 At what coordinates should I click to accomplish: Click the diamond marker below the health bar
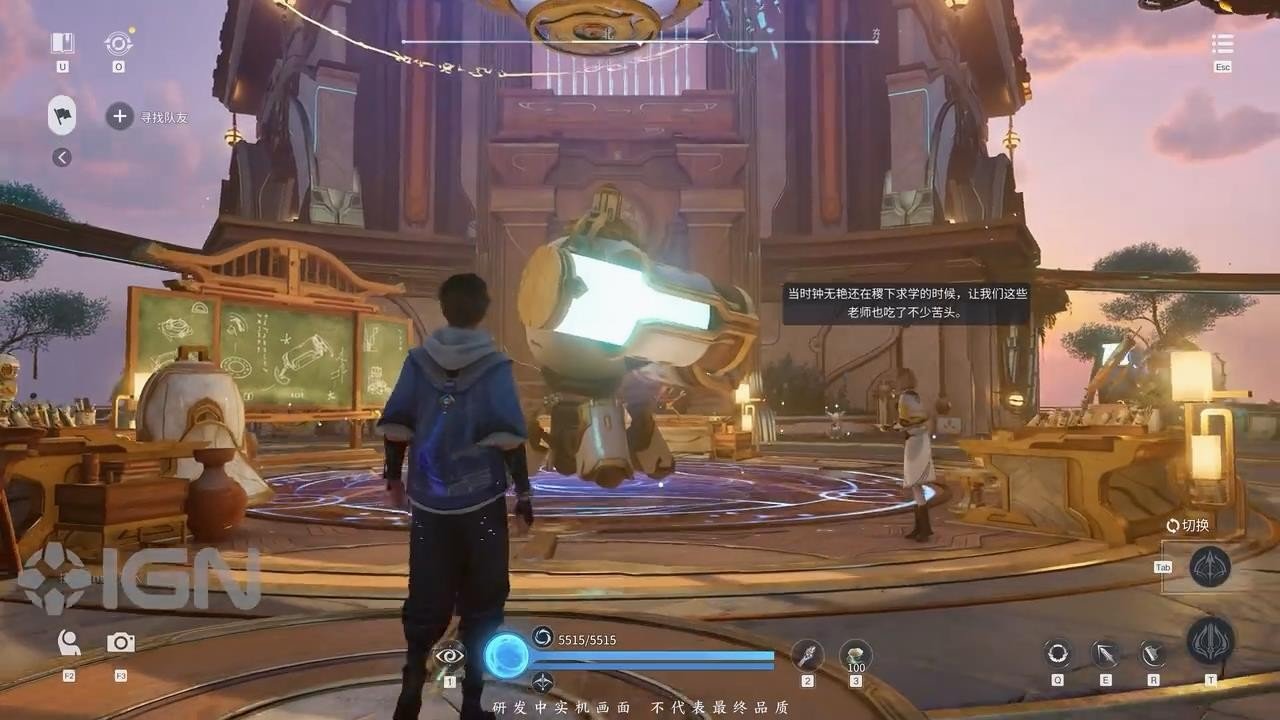[x=543, y=682]
